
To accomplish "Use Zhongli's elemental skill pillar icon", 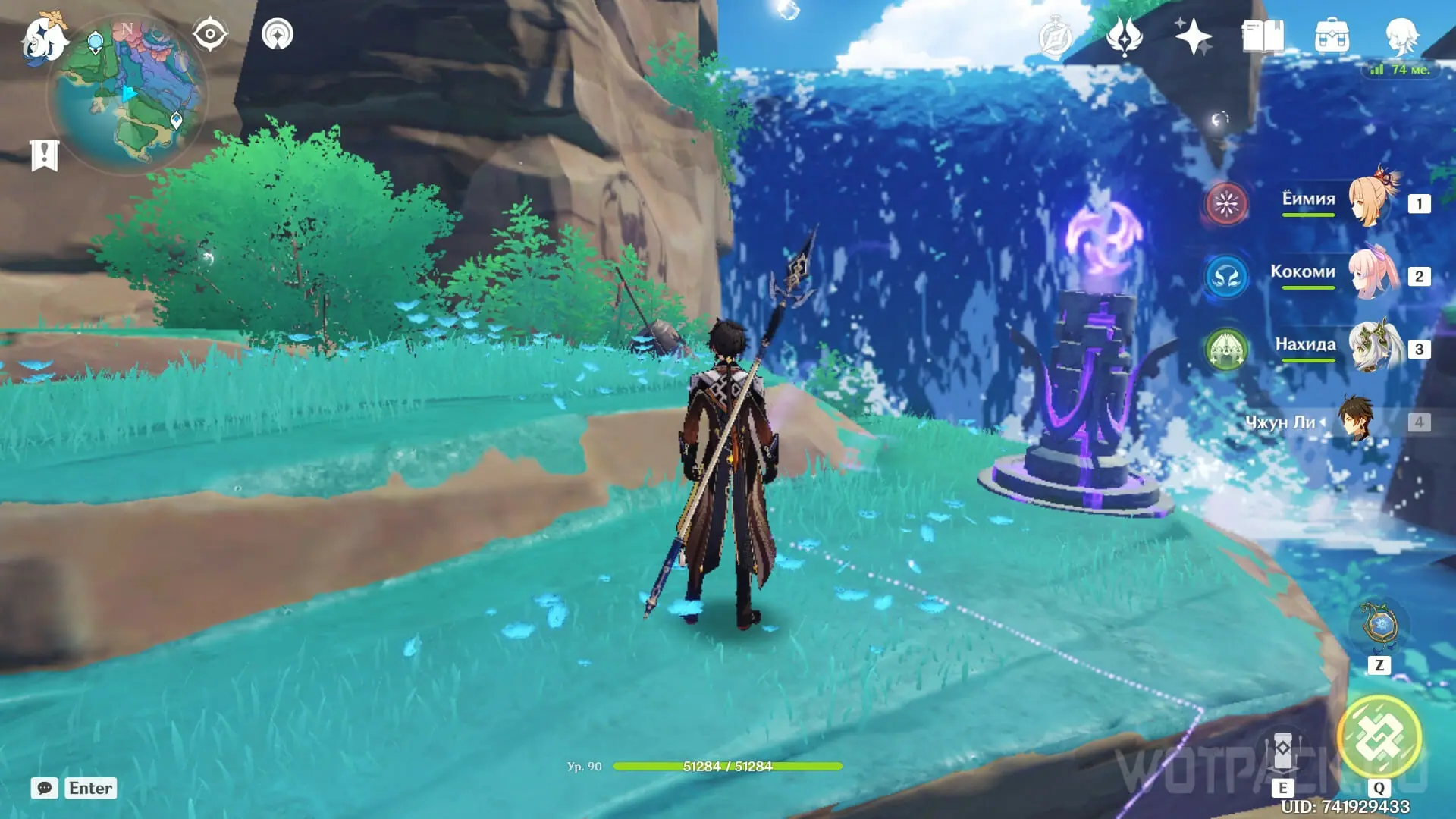I will 1282,751.
